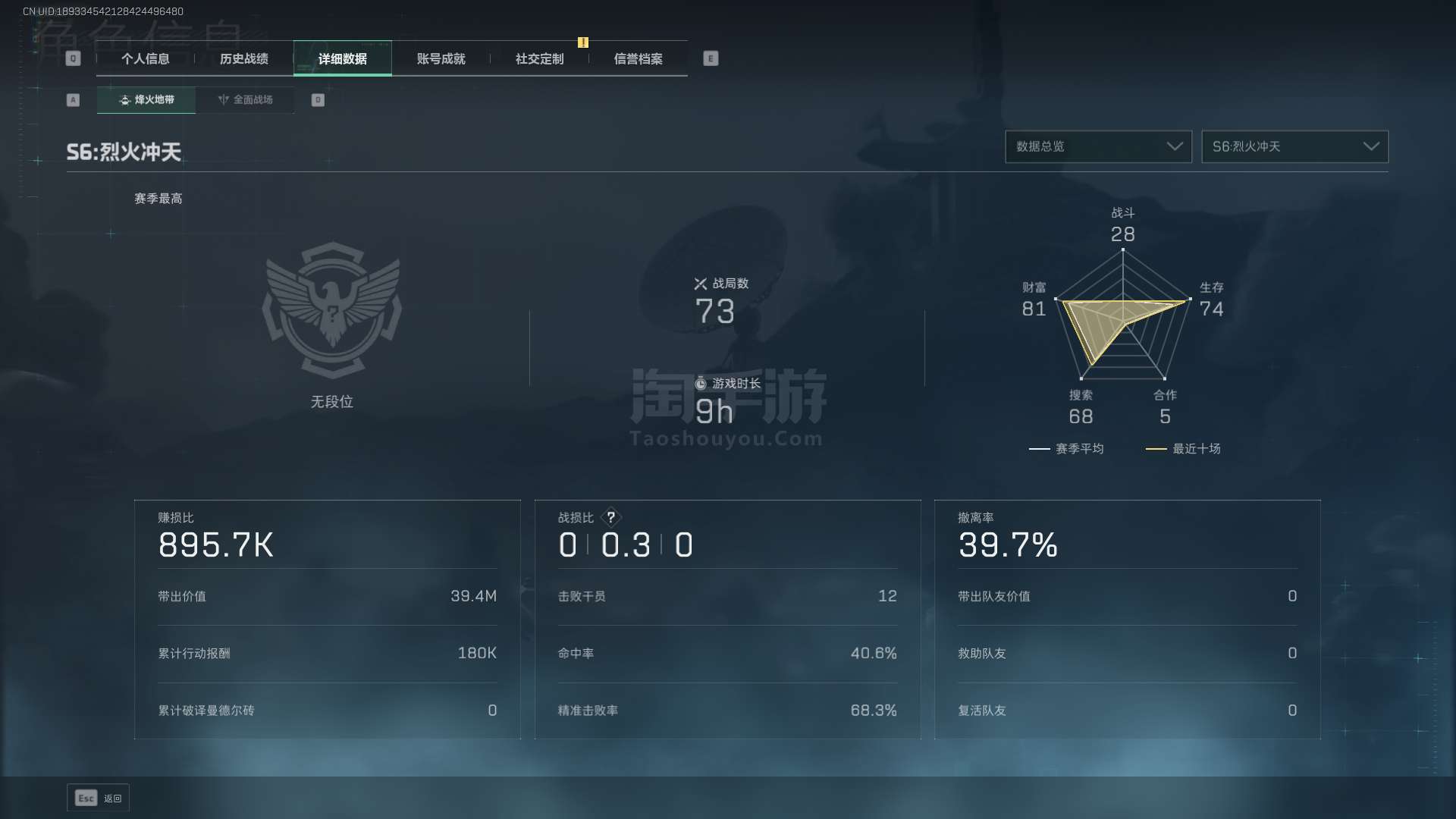Viewport: 1456px width, 819px height.
Task: Show the 账号成就 tab
Action: click(x=441, y=59)
